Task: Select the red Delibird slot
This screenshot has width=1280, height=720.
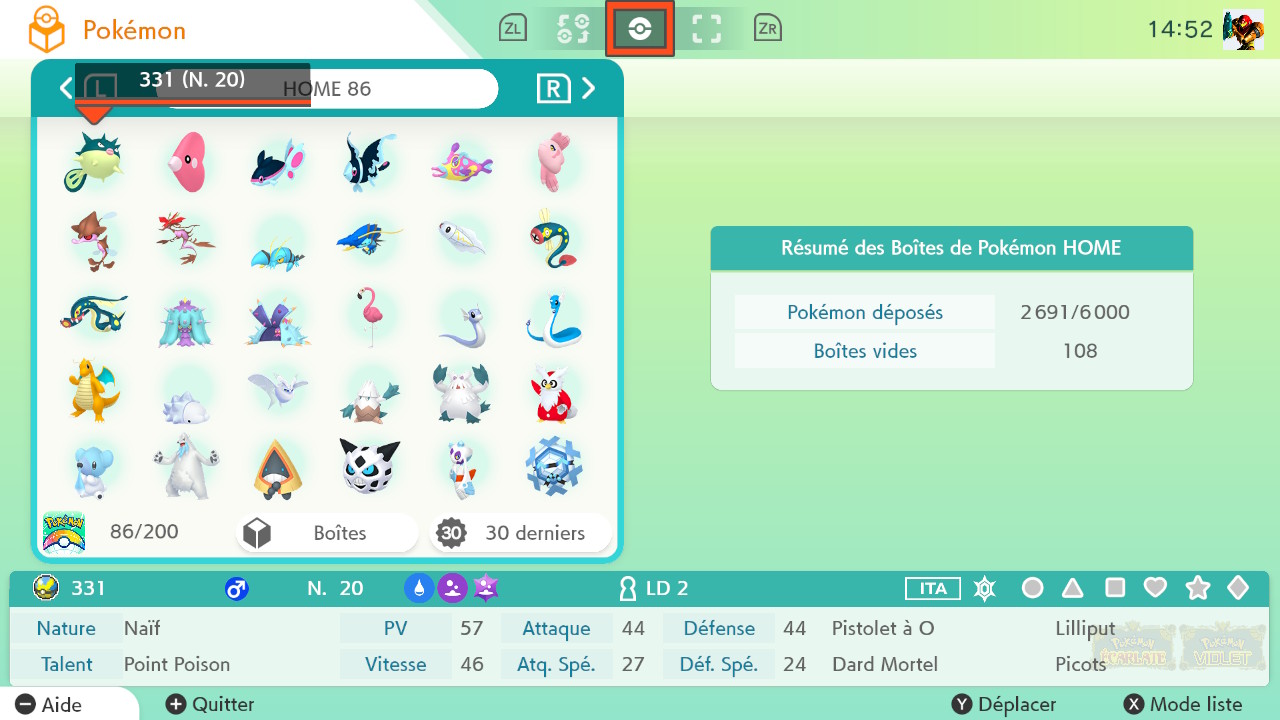Action: (x=552, y=392)
